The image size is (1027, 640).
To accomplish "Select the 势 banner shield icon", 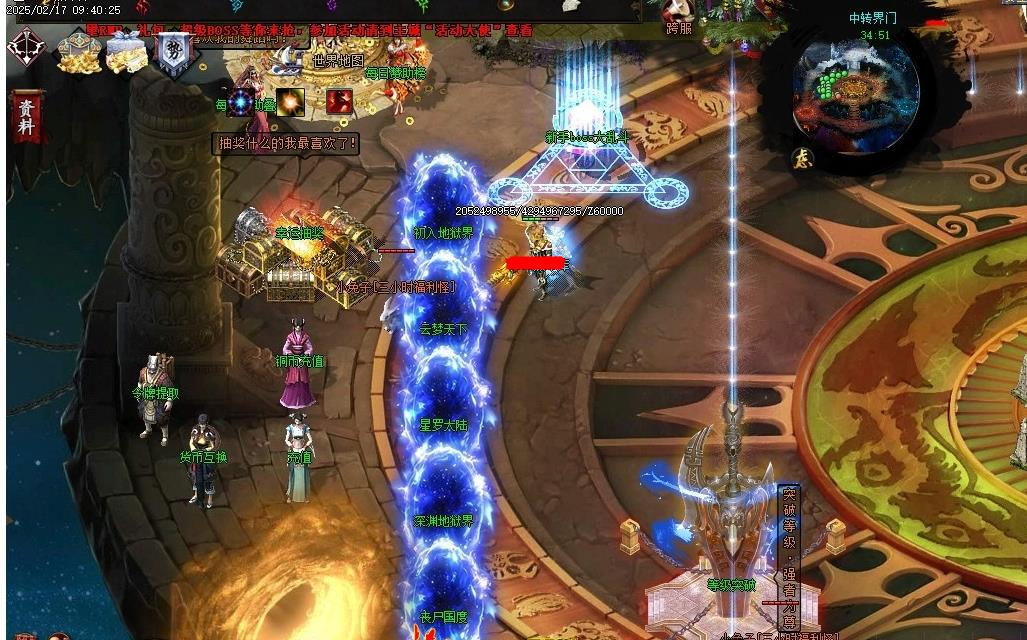I will 174,50.
